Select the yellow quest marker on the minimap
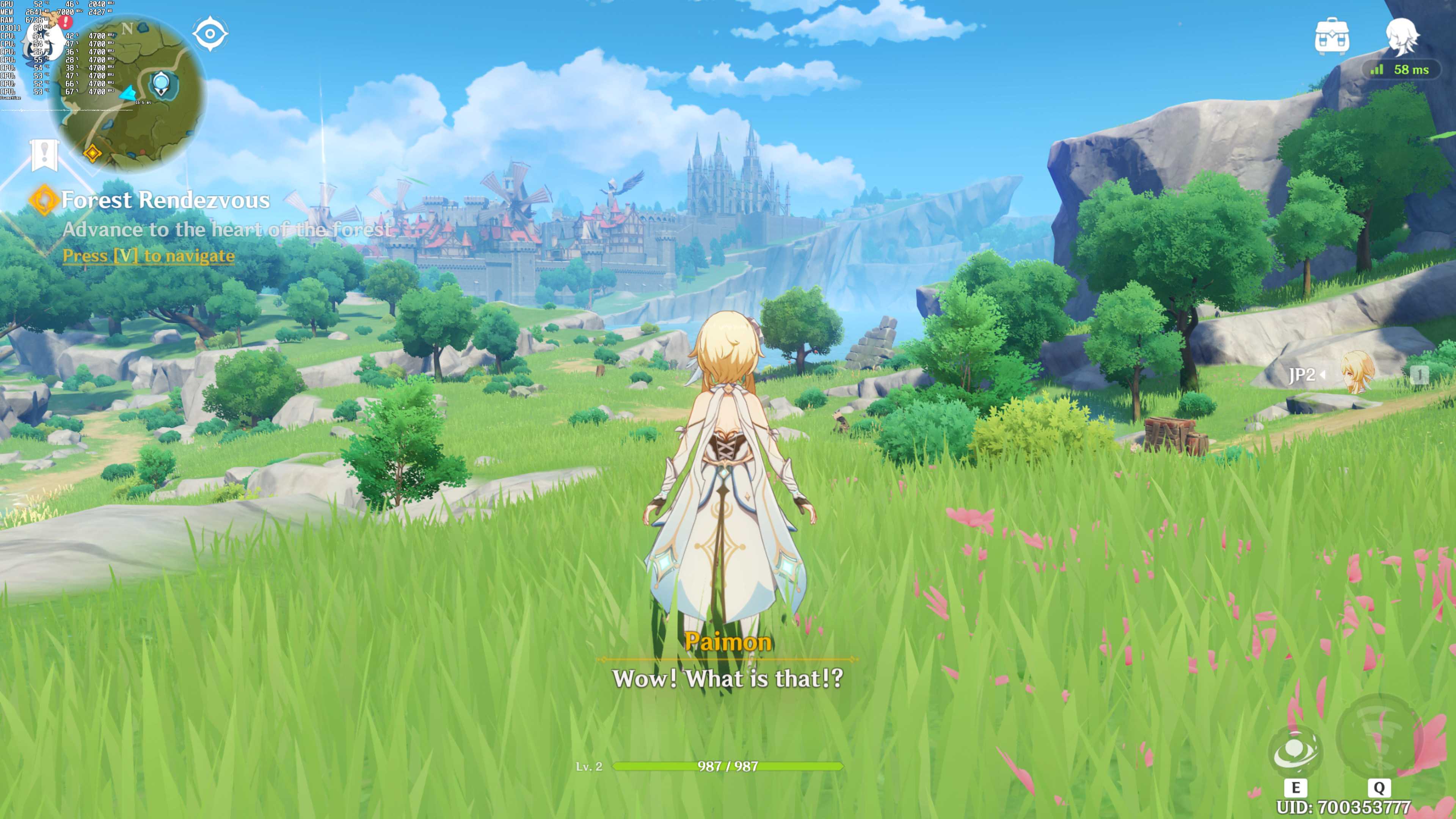Image resolution: width=1456 pixels, height=819 pixels. [92, 152]
